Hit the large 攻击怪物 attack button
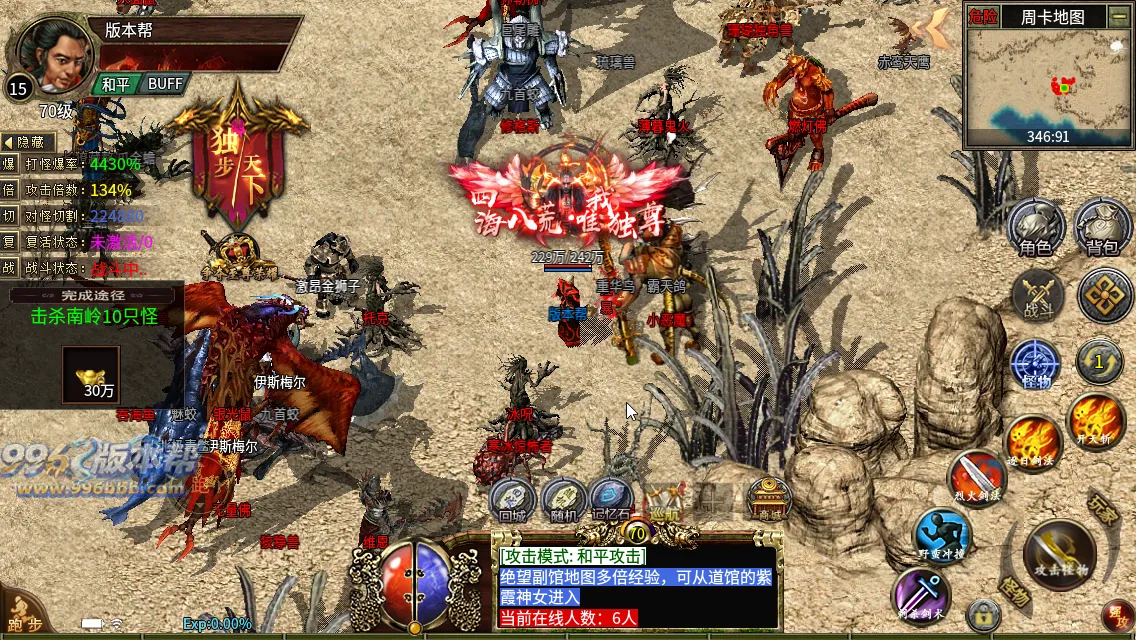The width and height of the screenshot is (1136, 640). (1060, 555)
